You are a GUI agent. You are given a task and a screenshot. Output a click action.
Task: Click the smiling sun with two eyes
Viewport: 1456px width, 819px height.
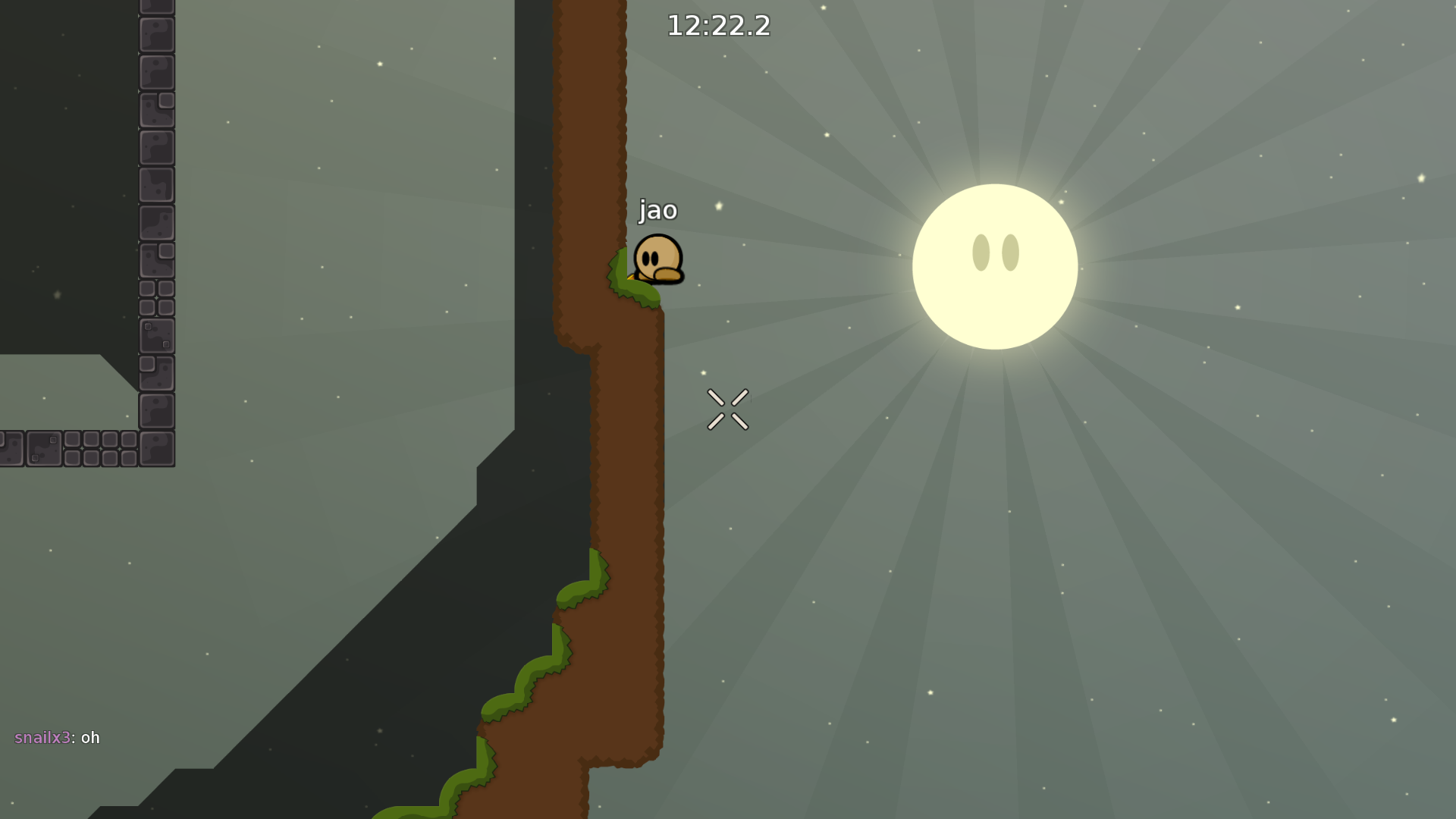(994, 265)
